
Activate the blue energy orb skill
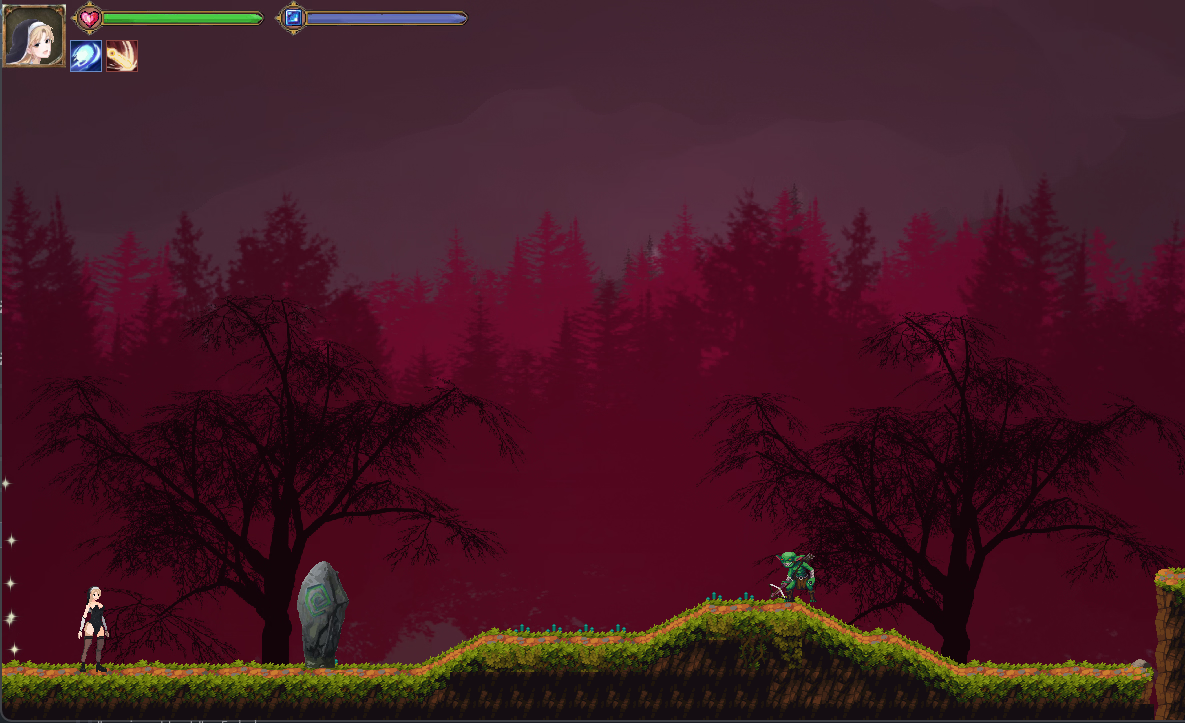point(86,56)
